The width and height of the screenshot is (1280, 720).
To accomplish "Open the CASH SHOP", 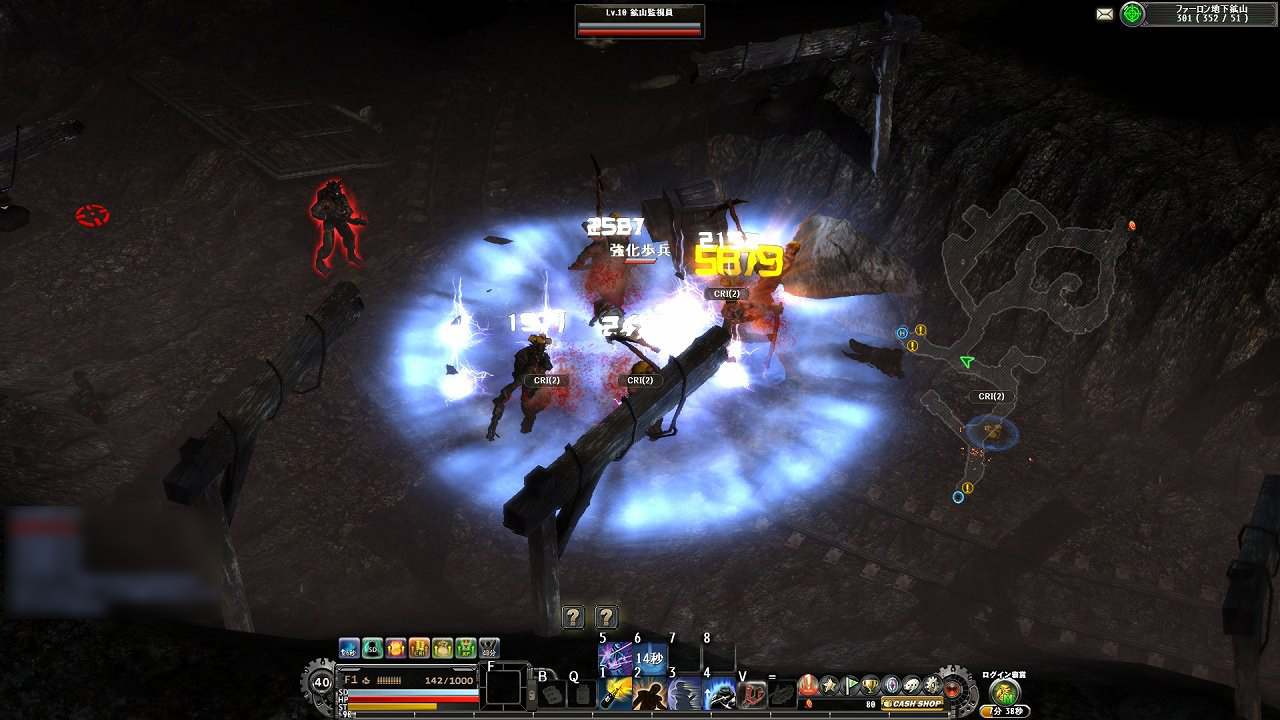I will 912,704.
